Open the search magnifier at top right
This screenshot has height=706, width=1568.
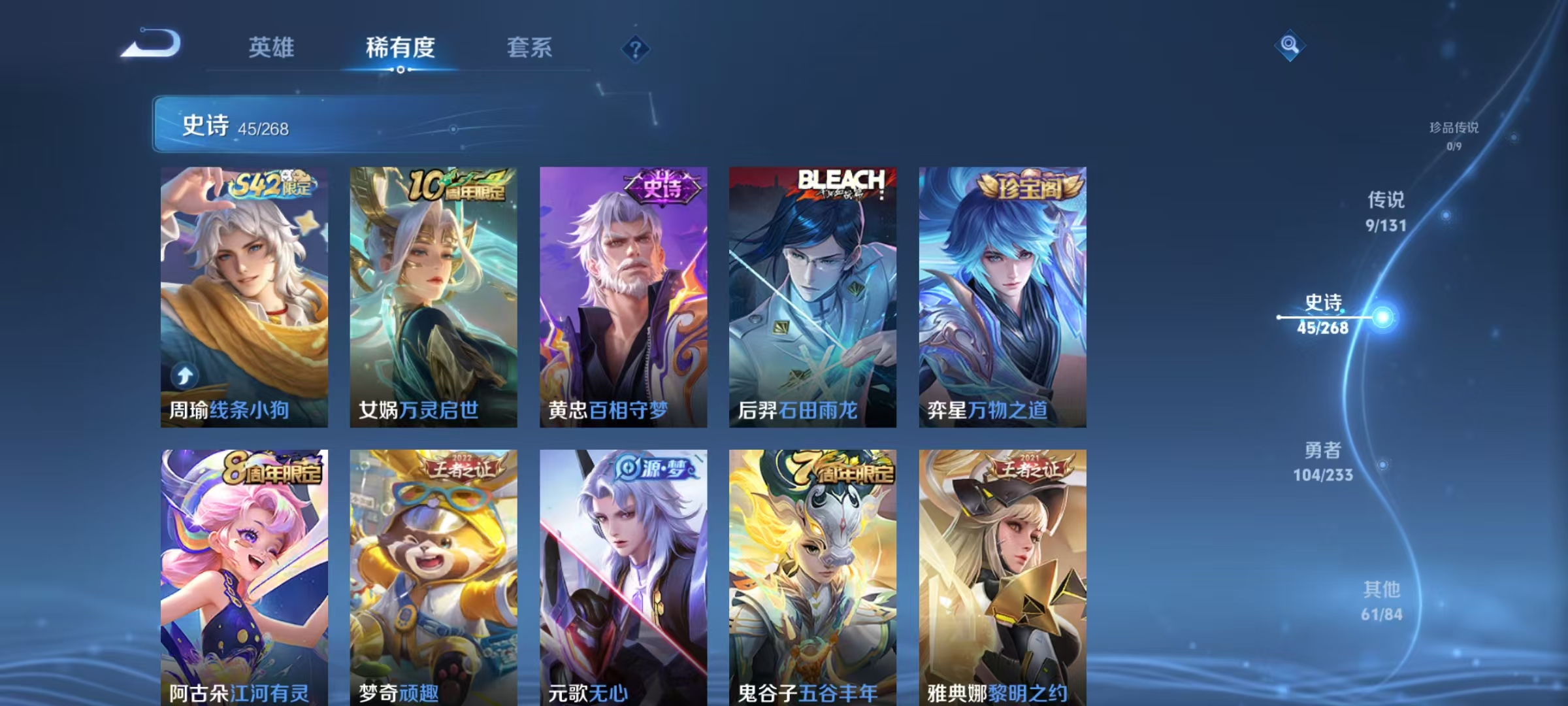[x=1290, y=46]
